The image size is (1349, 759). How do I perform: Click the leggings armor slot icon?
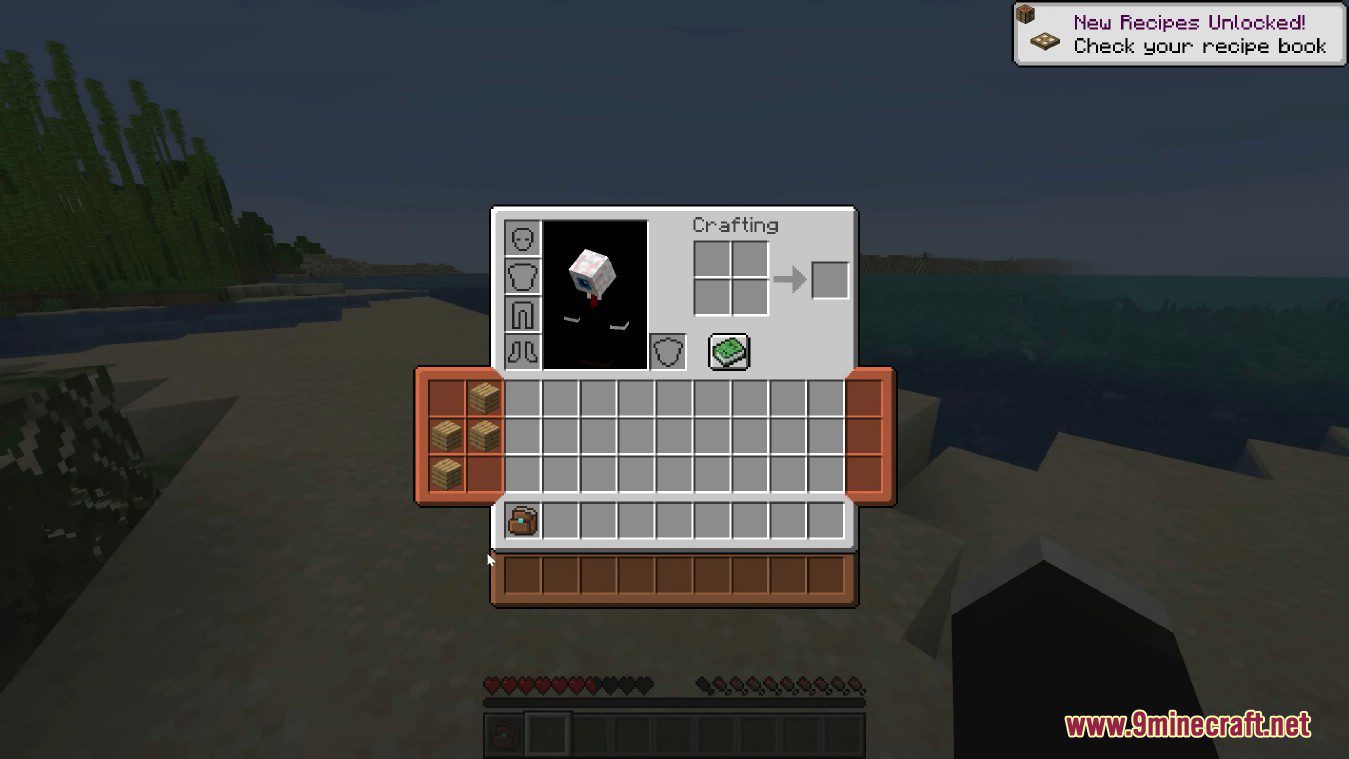522,313
